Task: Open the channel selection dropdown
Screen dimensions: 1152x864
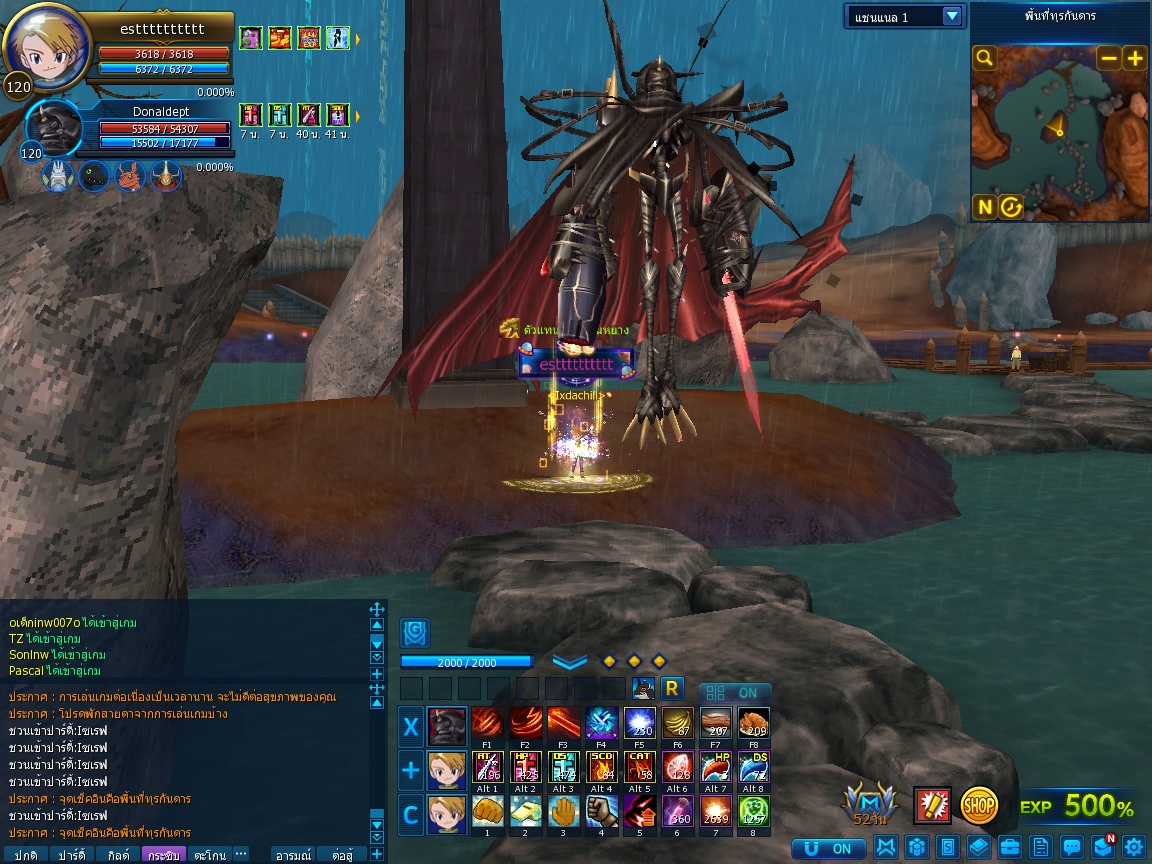Action: (x=906, y=16)
